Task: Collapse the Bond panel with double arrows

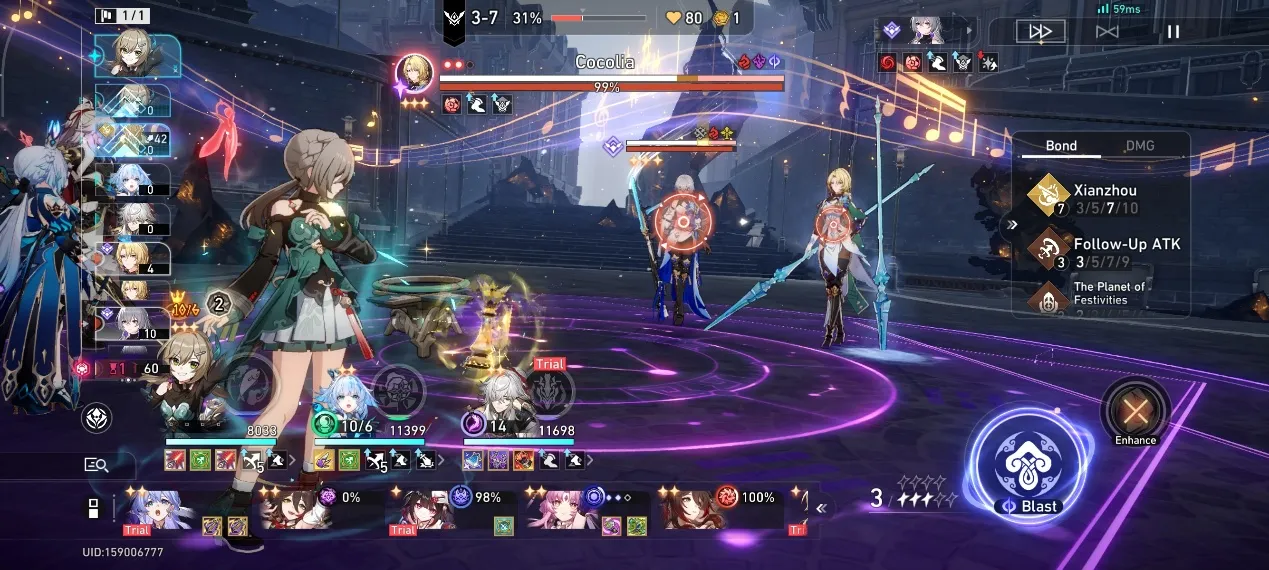Action: pyautogui.click(x=1012, y=225)
